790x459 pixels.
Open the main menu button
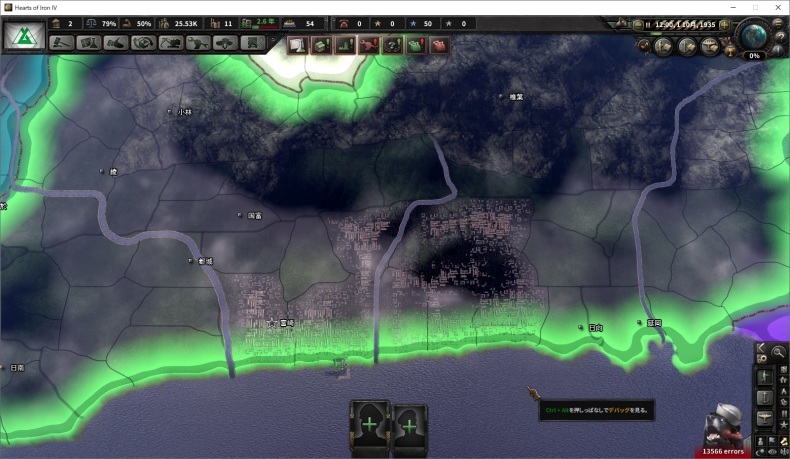781,24
